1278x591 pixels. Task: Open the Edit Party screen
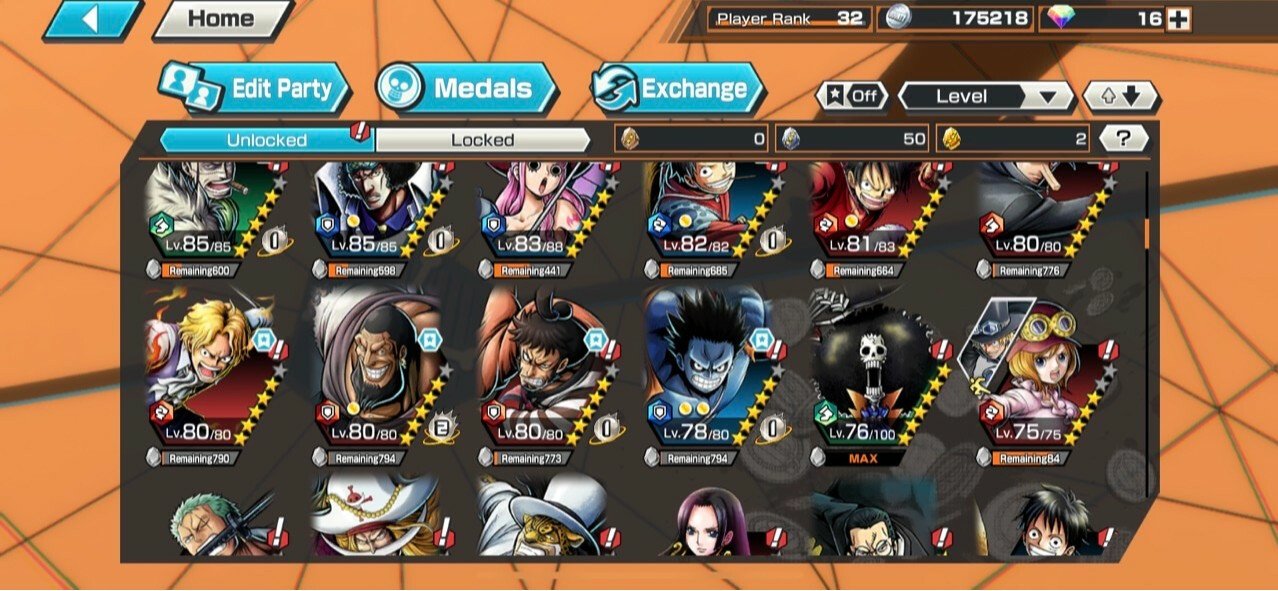(x=256, y=89)
